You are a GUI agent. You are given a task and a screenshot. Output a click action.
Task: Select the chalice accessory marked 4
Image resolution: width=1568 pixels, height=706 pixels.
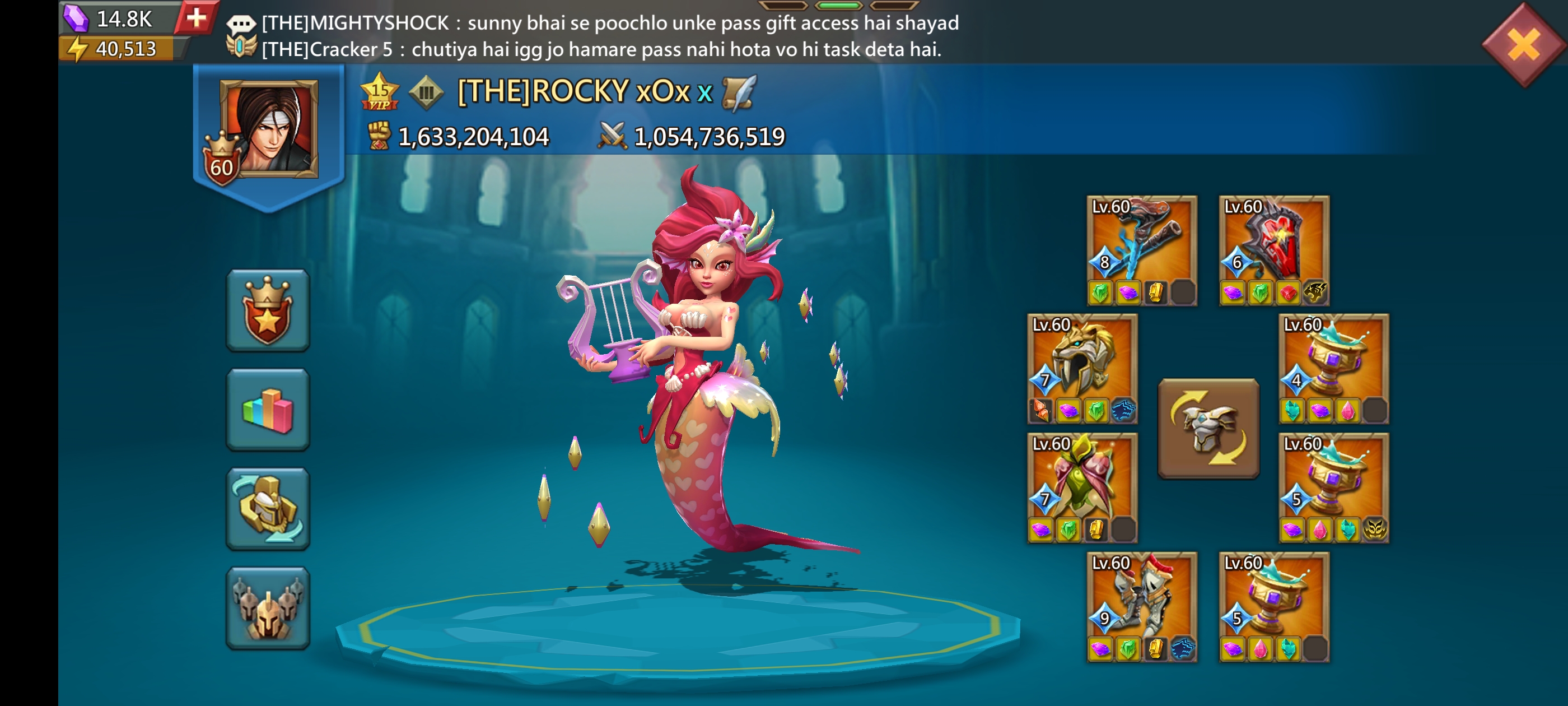pos(1333,368)
